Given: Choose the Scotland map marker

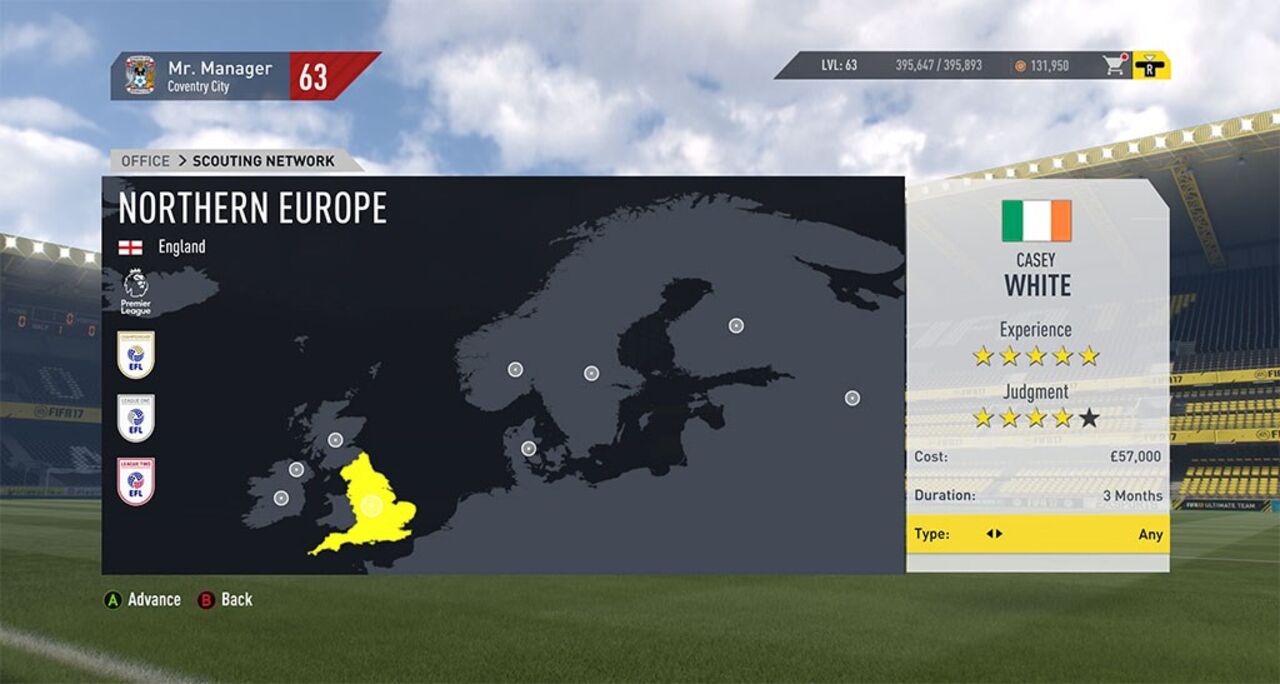Looking at the screenshot, I should click(x=335, y=440).
